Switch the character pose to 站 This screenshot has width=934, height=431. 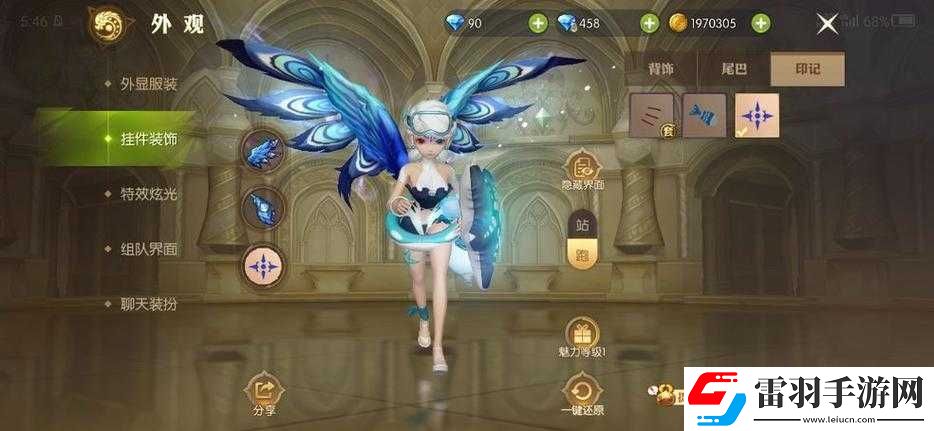tap(582, 225)
